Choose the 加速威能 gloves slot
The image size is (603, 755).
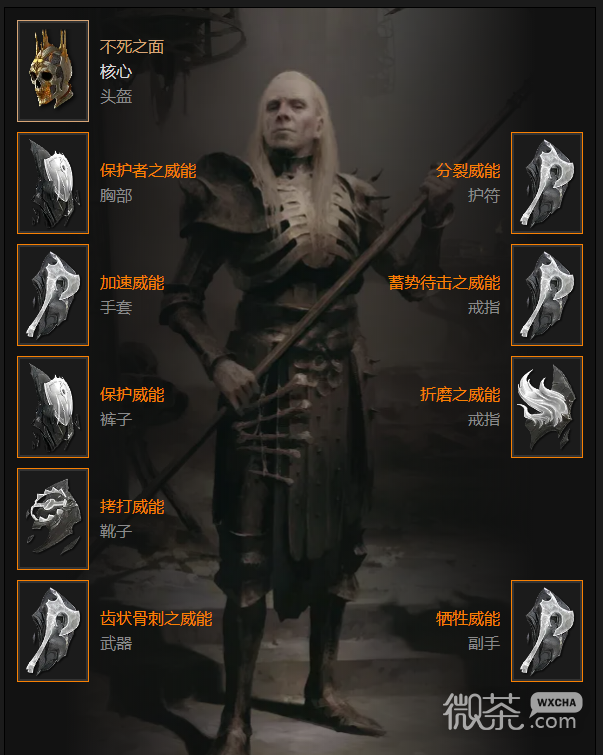53,295
